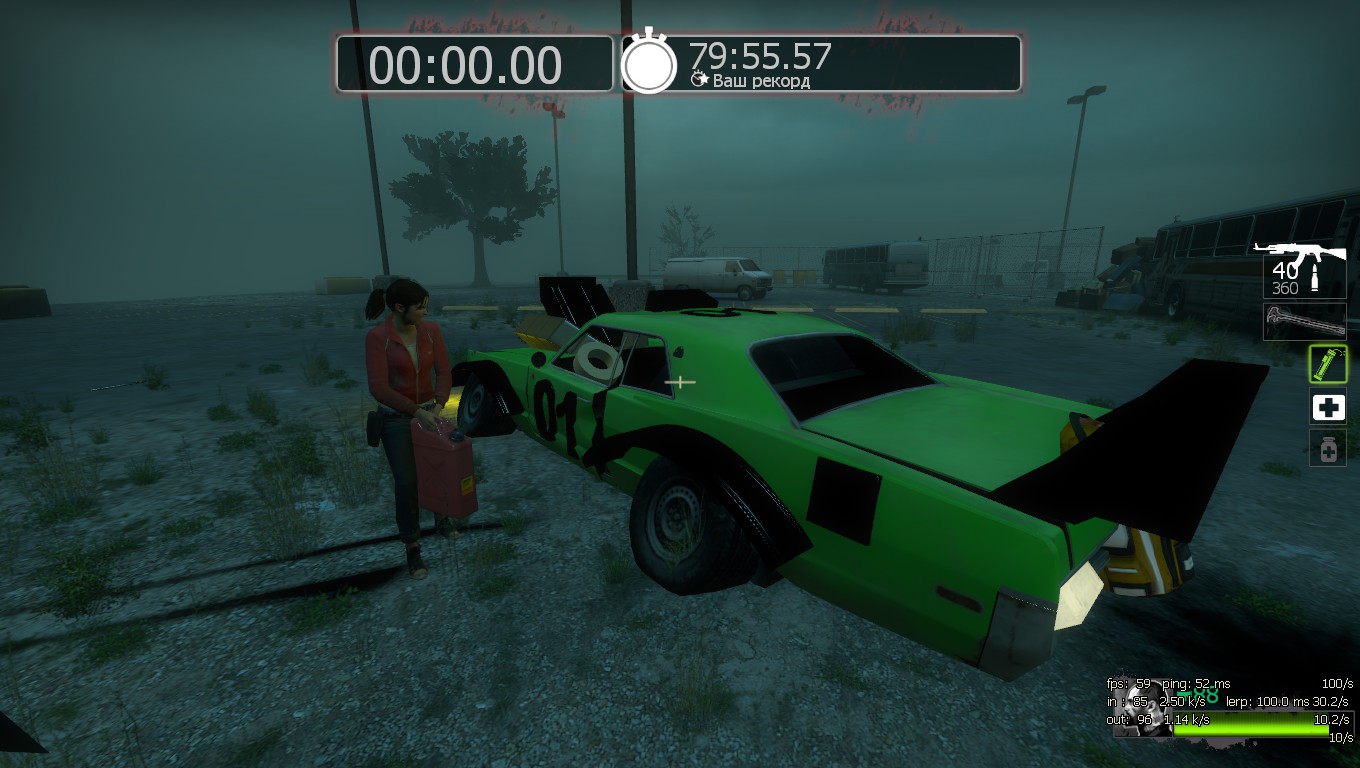Click the survivor portrait beside the health bar

pyautogui.click(x=1142, y=710)
